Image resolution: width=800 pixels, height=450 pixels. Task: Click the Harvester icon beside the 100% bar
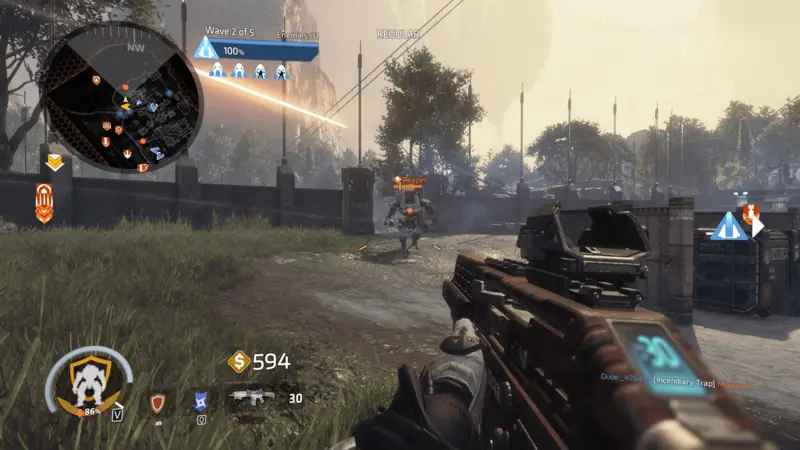(206, 48)
